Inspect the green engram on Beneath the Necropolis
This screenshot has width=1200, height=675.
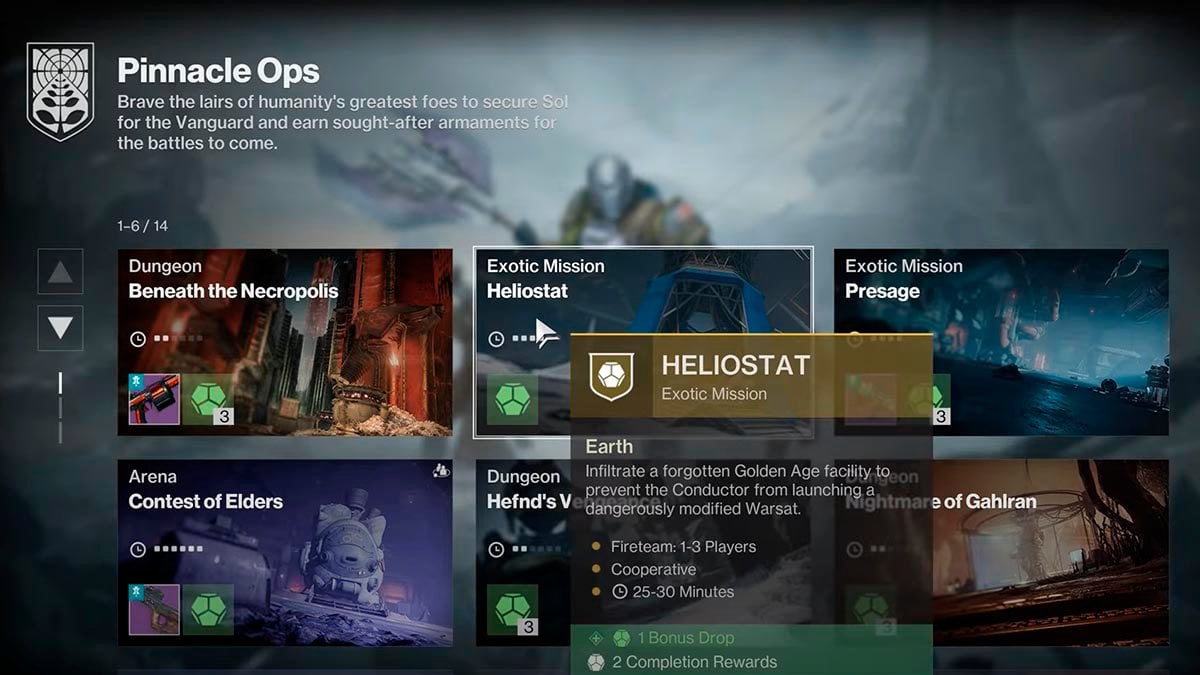[209, 399]
